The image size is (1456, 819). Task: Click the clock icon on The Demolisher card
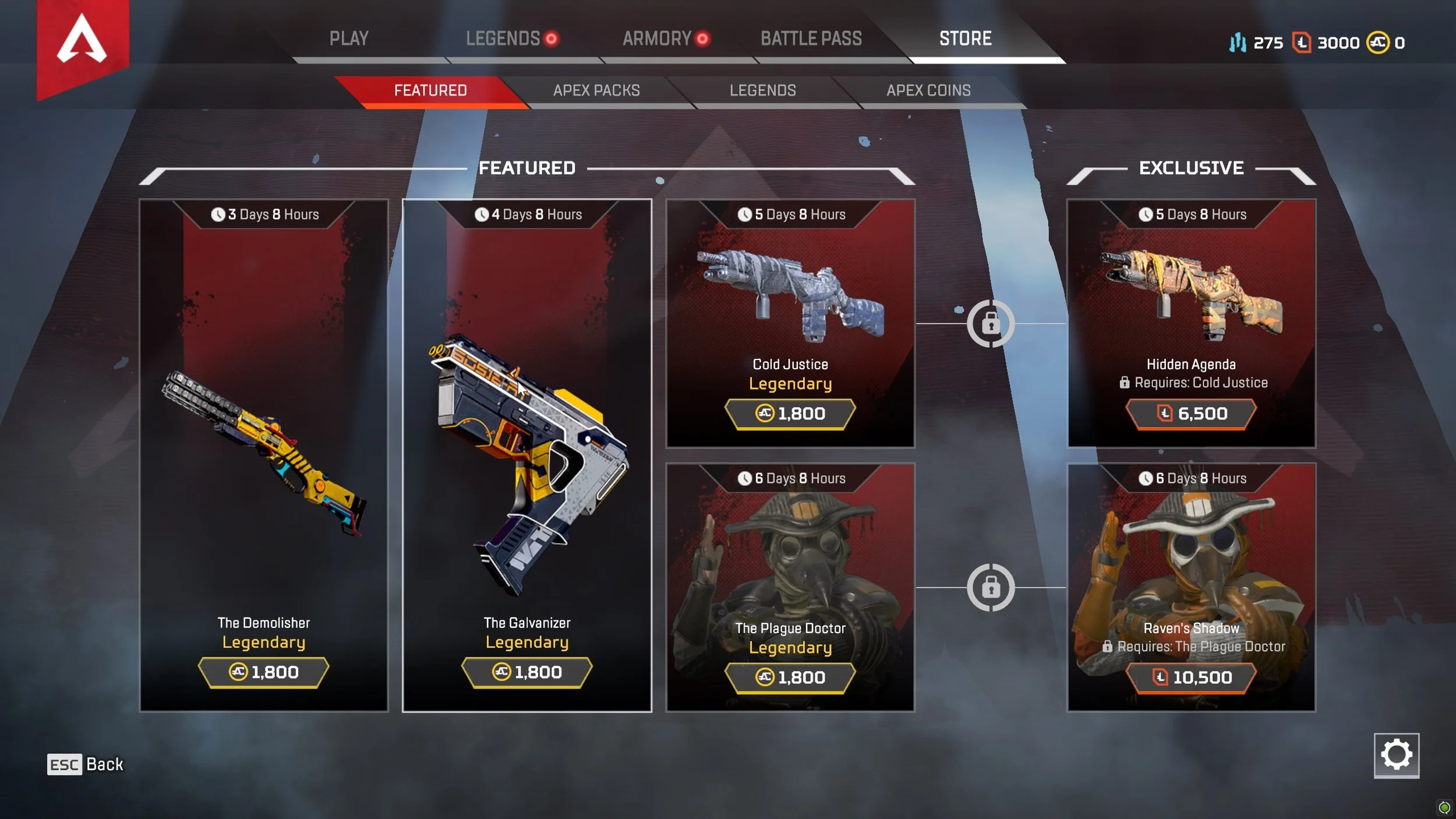click(220, 214)
